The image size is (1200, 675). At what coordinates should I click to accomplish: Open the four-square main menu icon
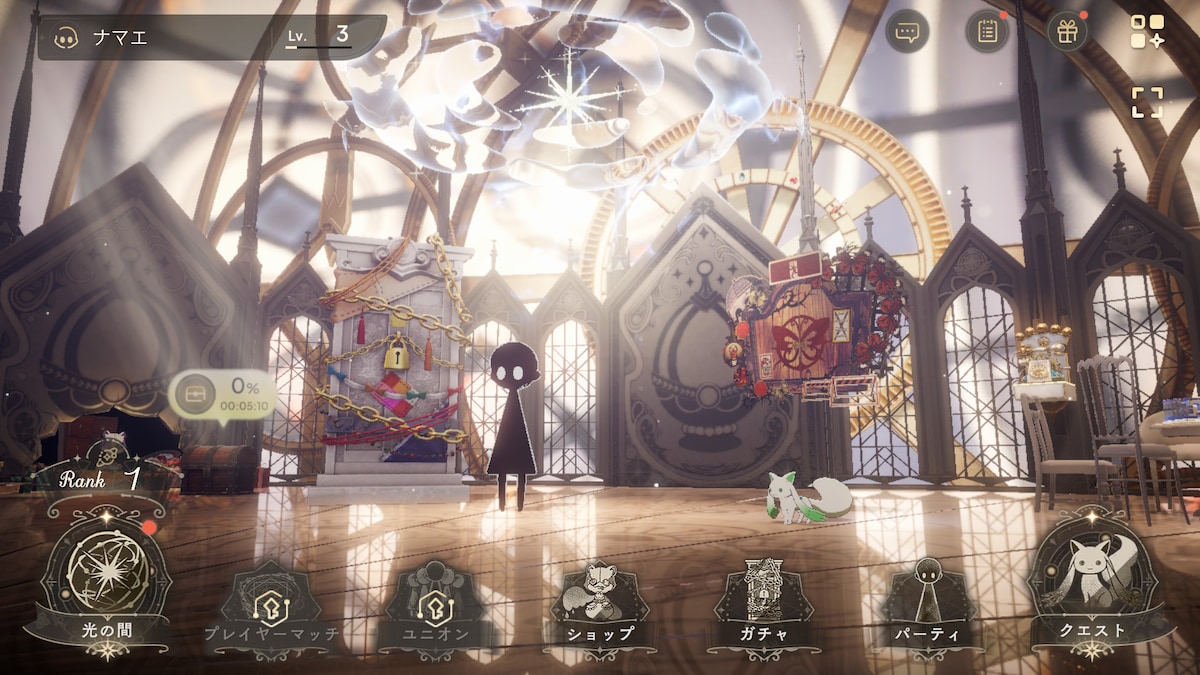(1147, 31)
